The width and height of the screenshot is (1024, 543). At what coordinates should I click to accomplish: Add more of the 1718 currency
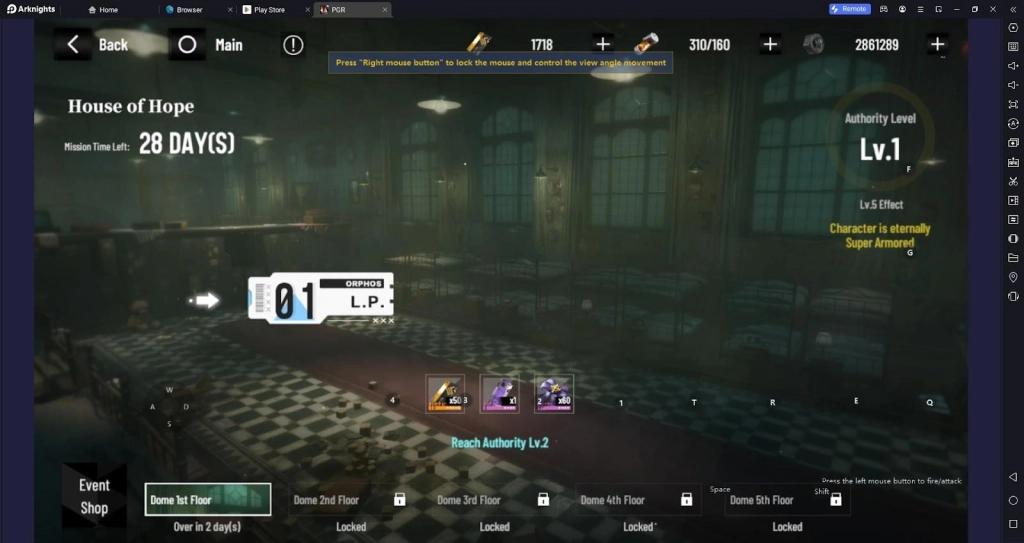click(603, 44)
